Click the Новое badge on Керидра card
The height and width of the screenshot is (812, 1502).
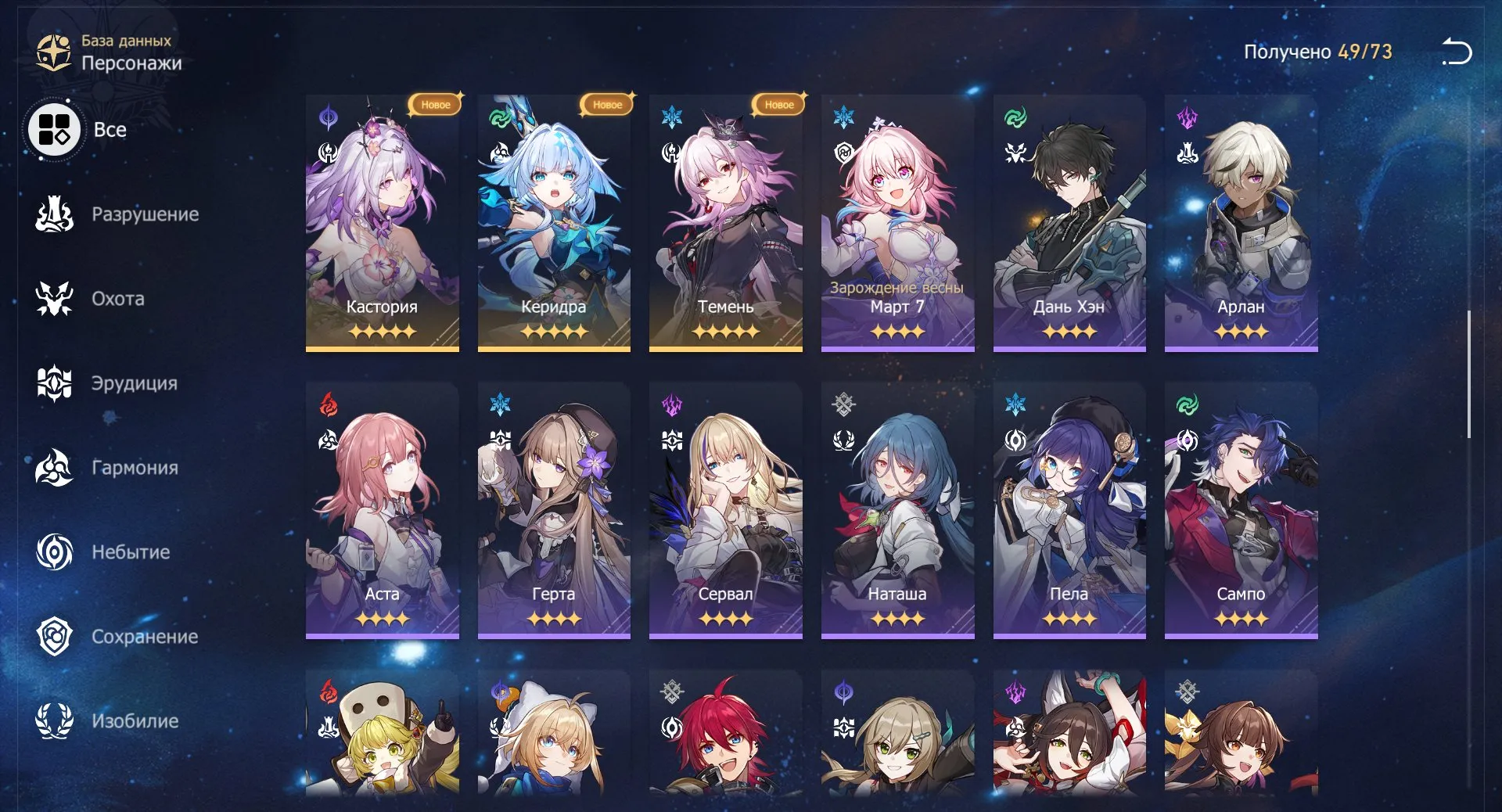pos(606,103)
